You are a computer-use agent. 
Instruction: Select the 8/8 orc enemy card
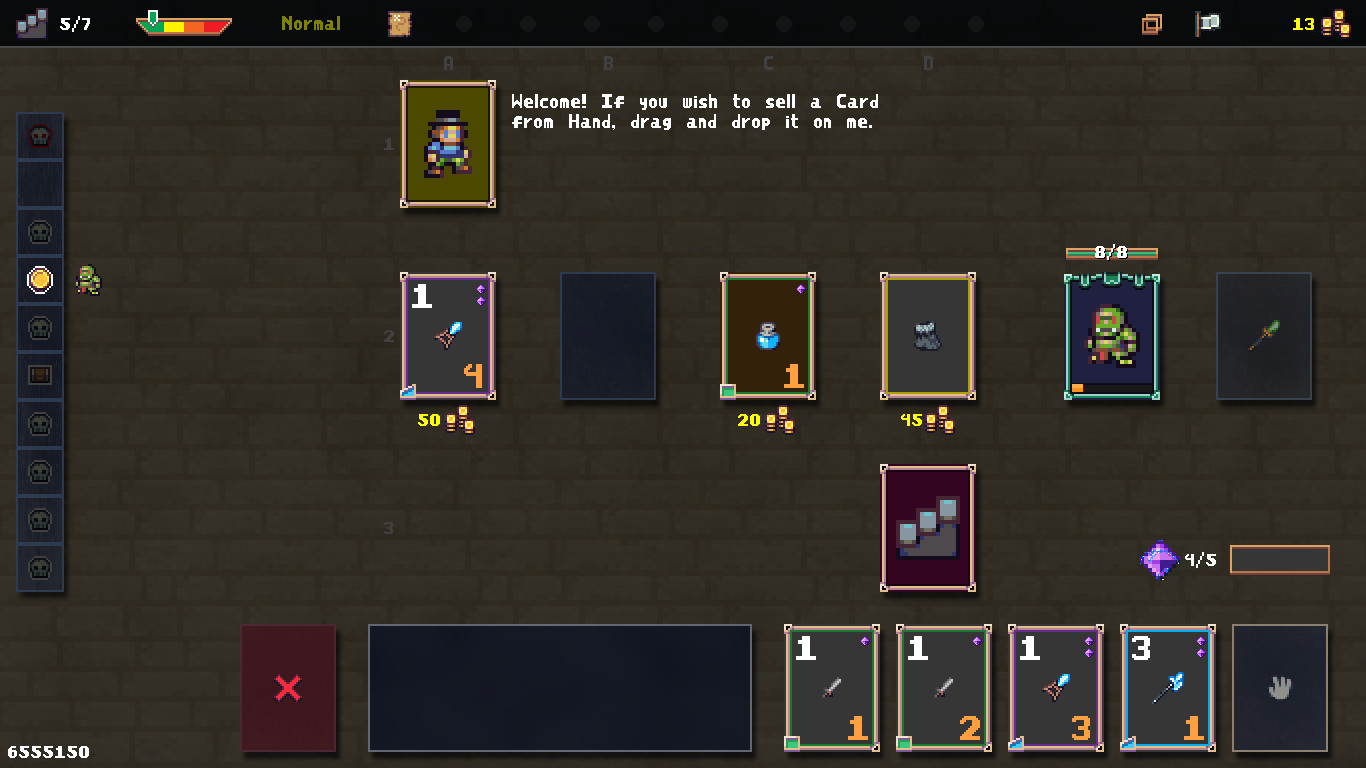click(x=1111, y=337)
